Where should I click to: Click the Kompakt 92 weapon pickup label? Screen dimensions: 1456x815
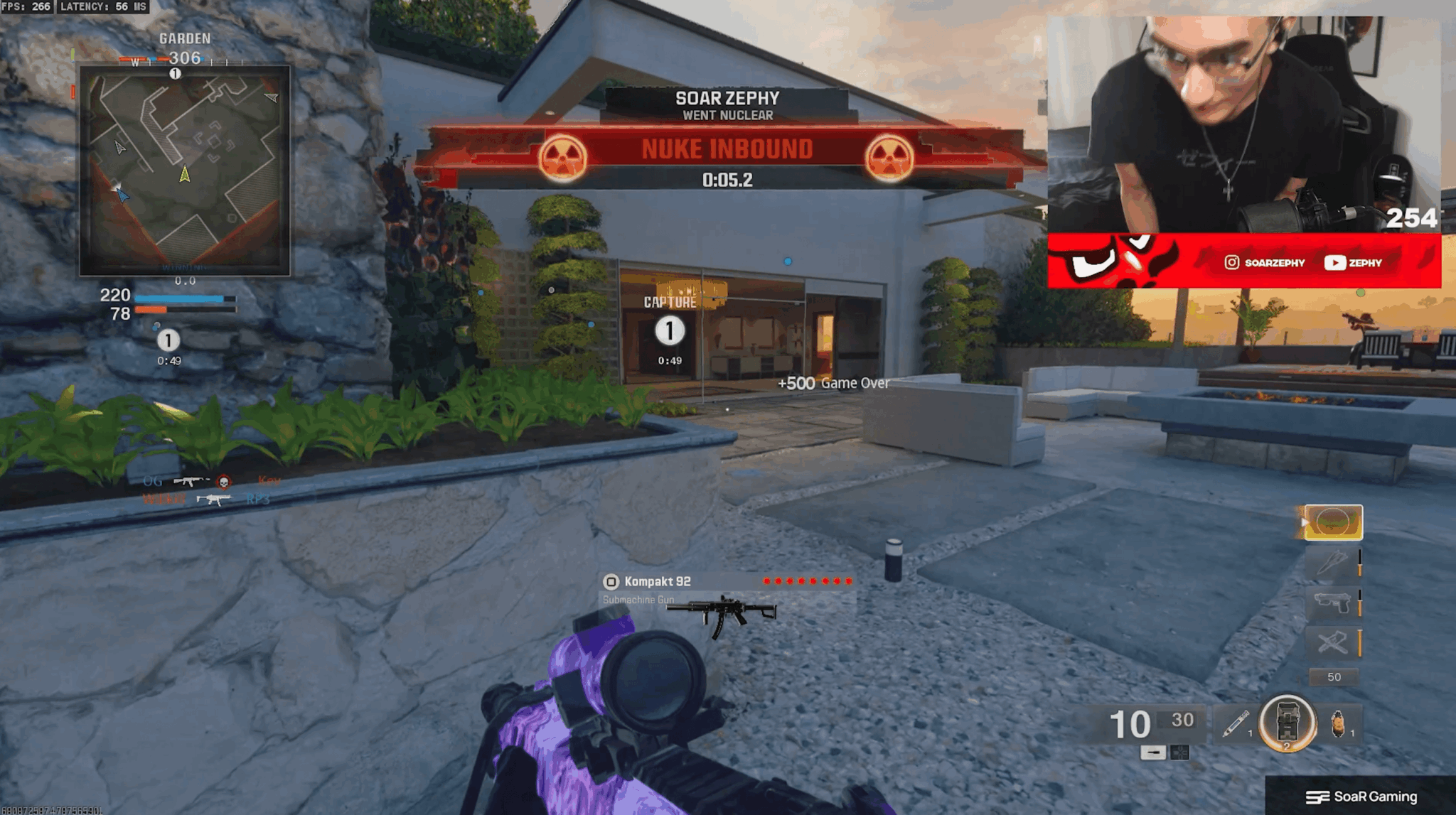point(657,581)
